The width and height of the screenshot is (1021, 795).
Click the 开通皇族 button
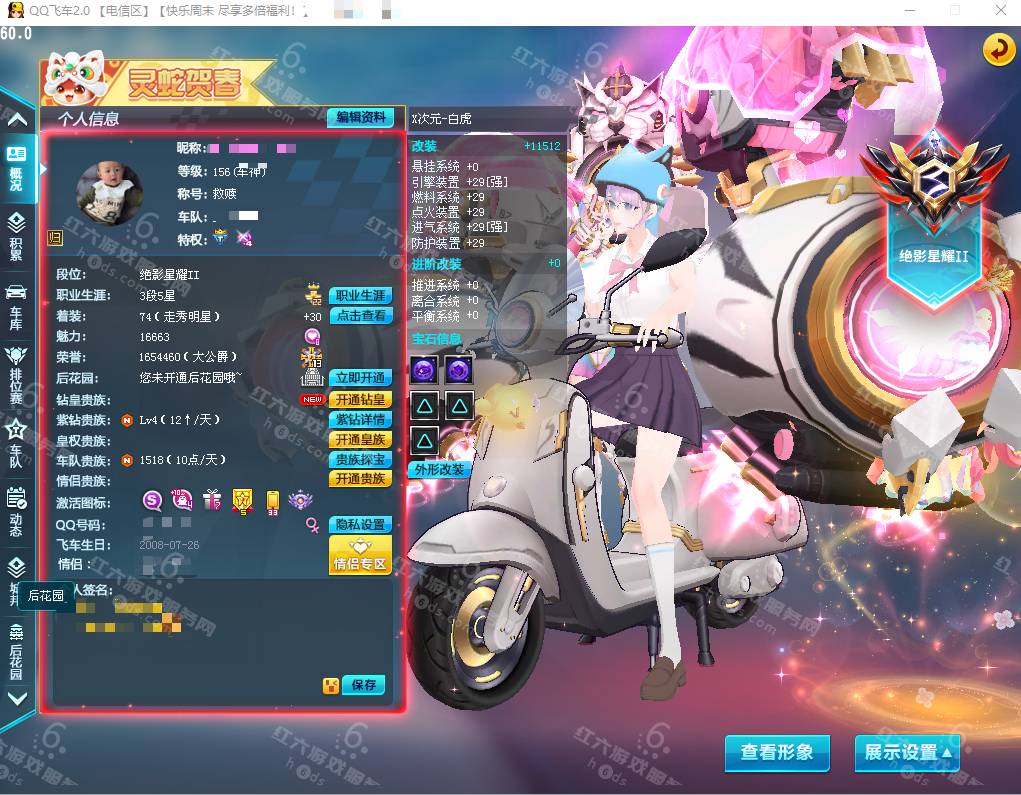(x=360, y=440)
